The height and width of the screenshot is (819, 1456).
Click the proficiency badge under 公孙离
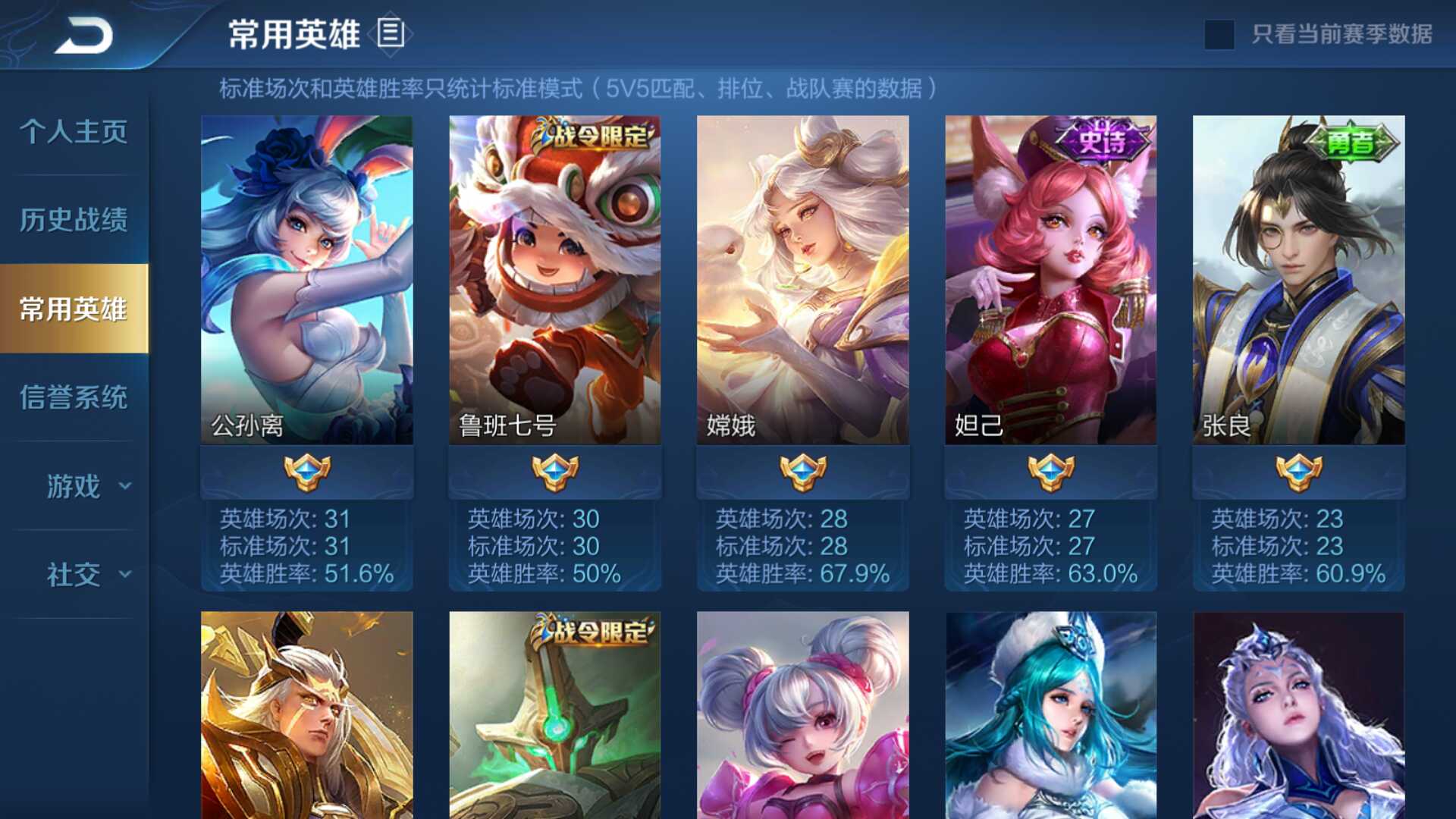coord(308,470)
